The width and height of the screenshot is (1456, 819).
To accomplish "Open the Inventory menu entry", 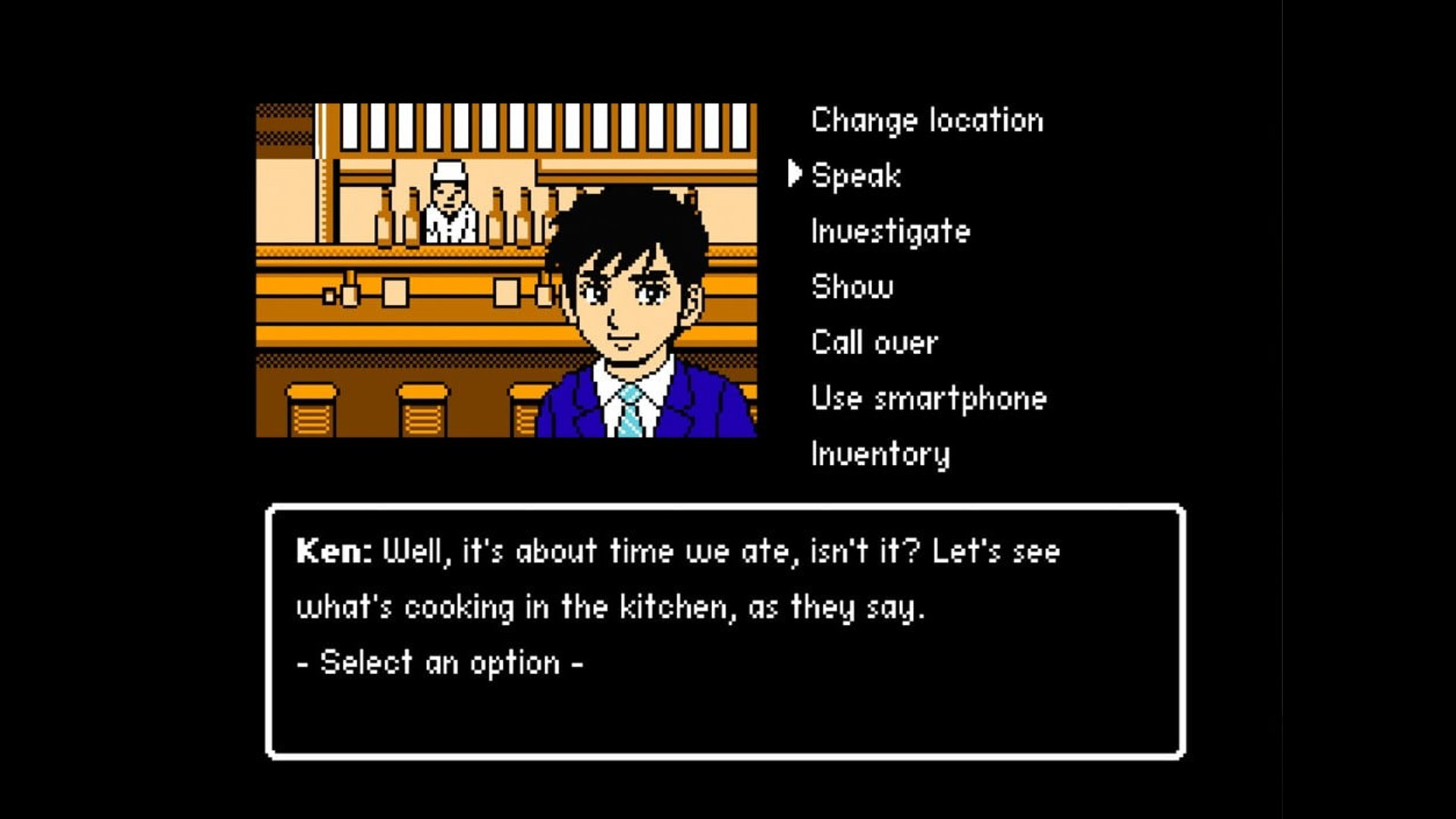I will (880, 453).
